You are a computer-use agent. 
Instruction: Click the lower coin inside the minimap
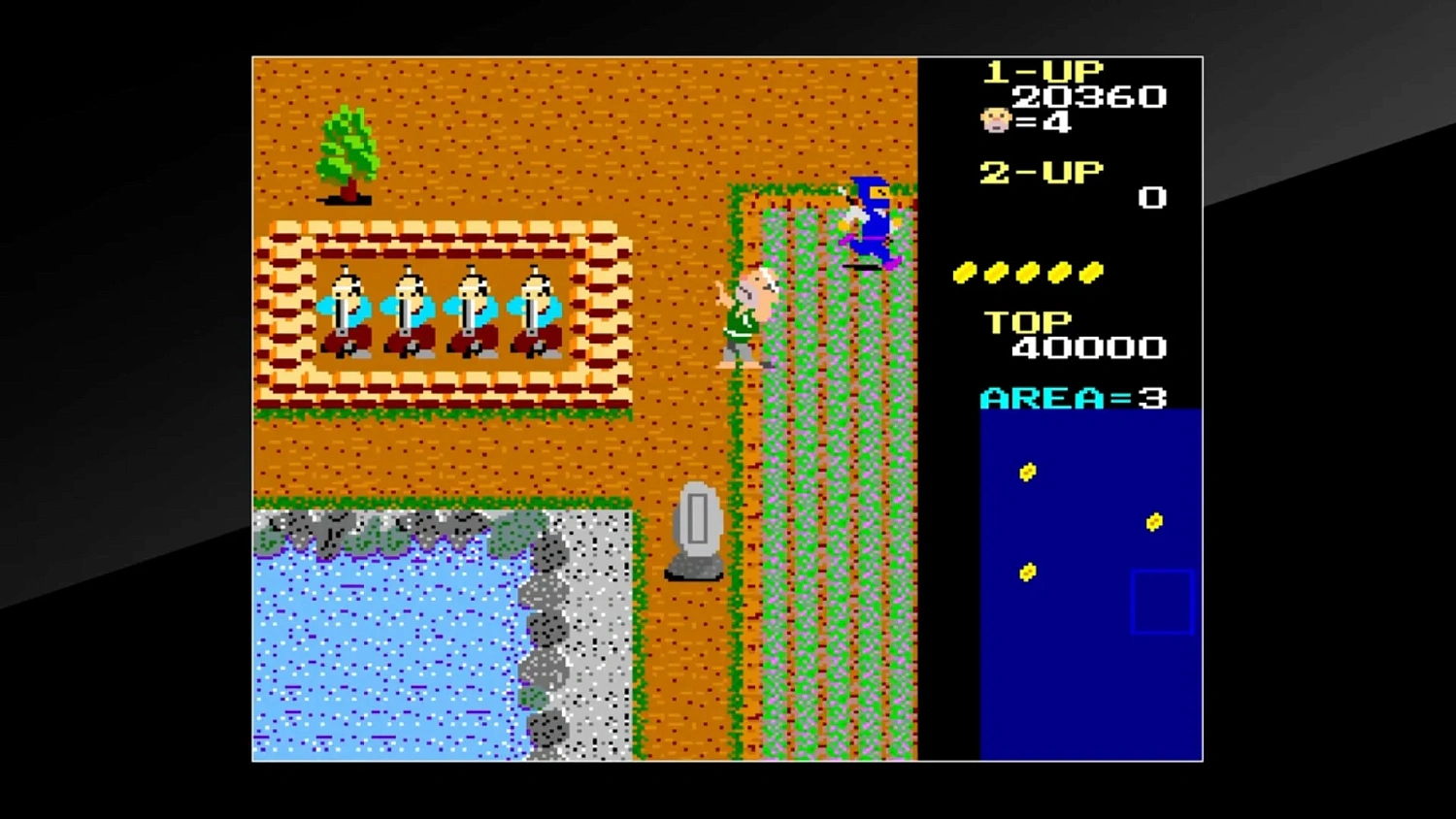click(x=1026, y=573)
